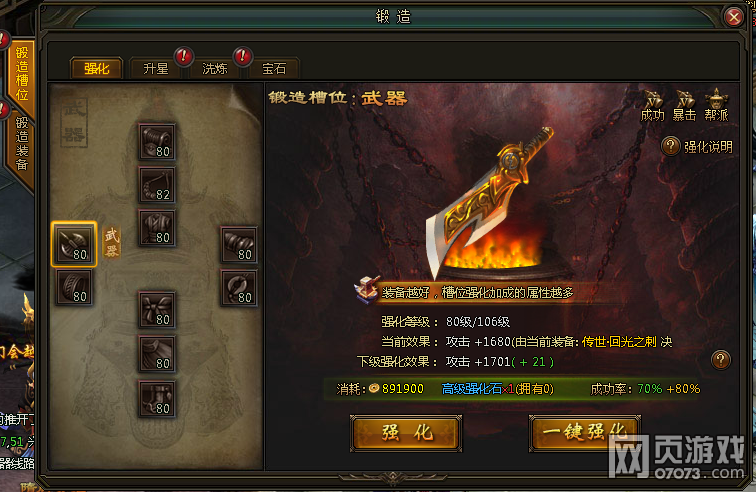Close the 锻造 forging window
The height and width of the screenshot is (492, 756).
click(735, 17)
